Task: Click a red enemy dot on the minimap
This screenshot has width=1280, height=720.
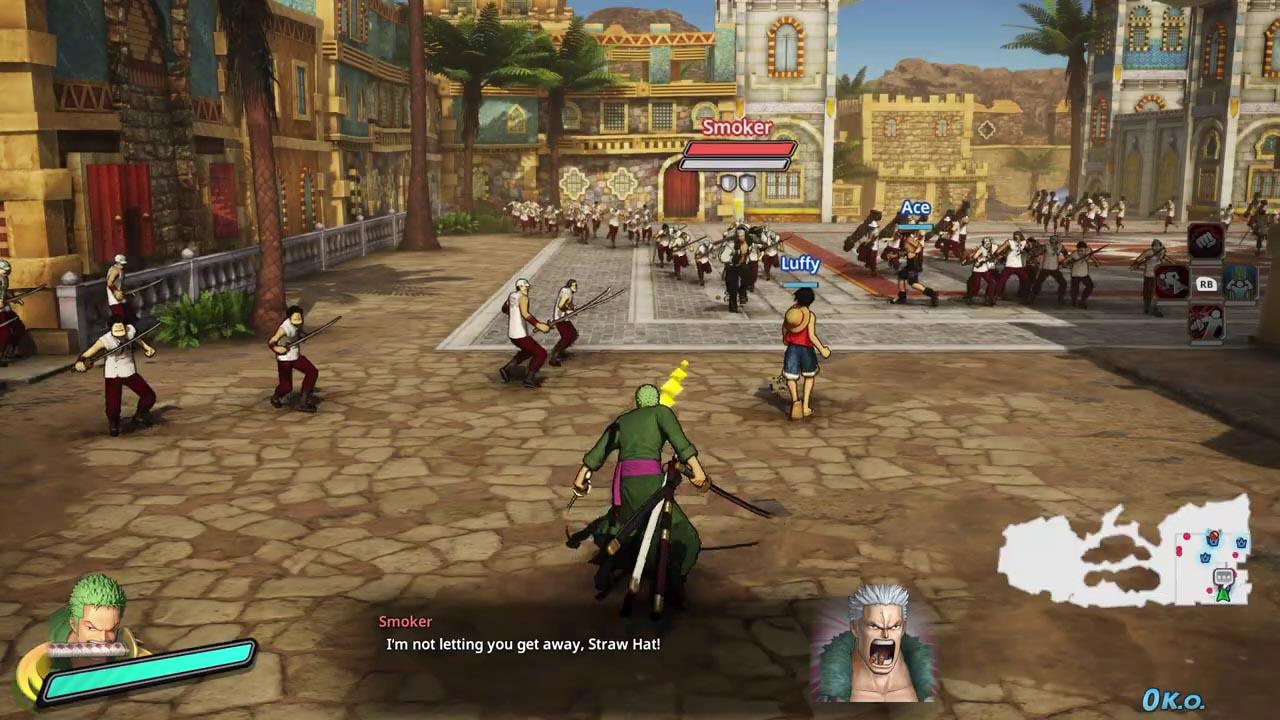Action: coord(1186,537)
